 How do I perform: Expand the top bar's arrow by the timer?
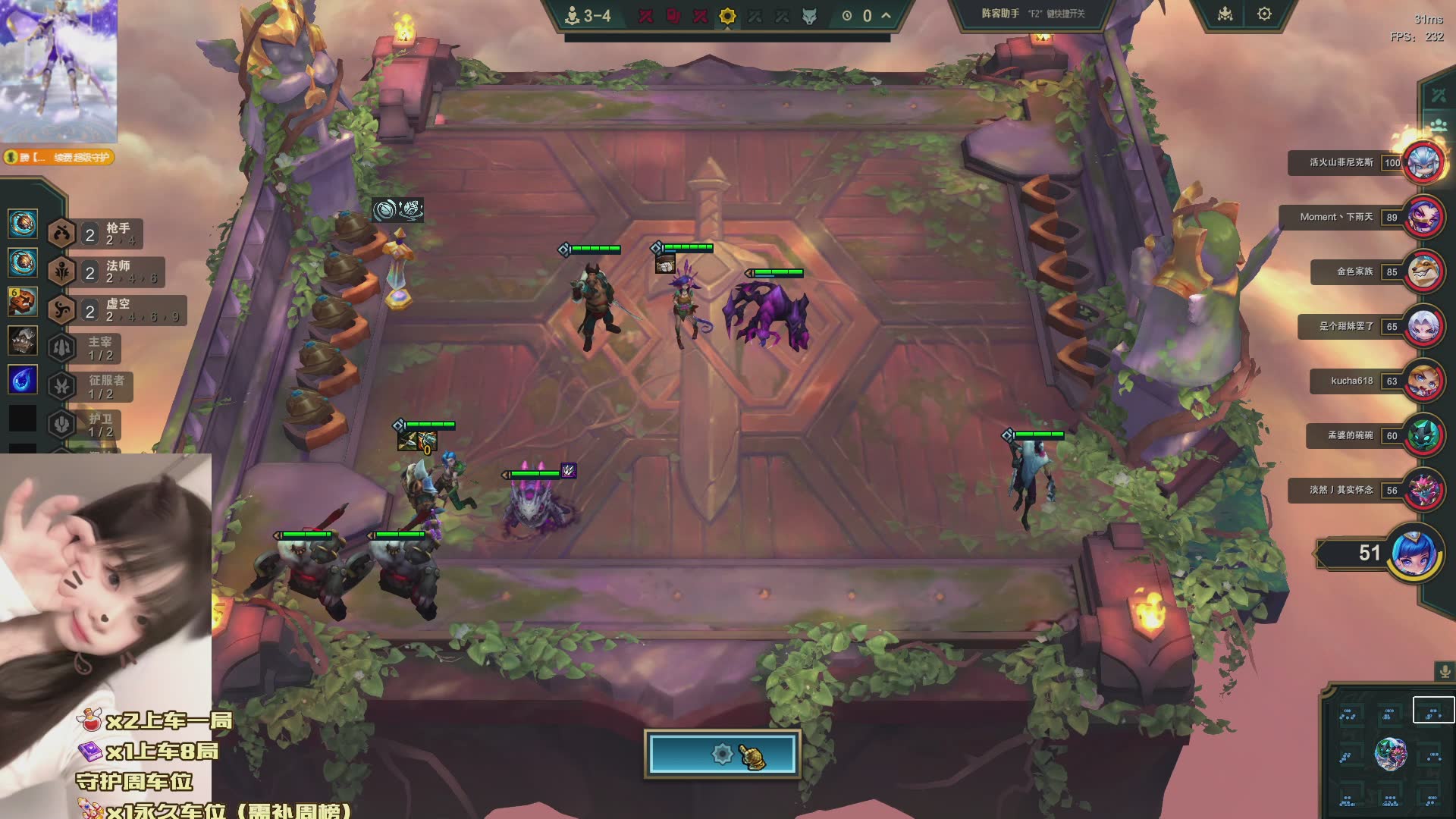(886, 15)
